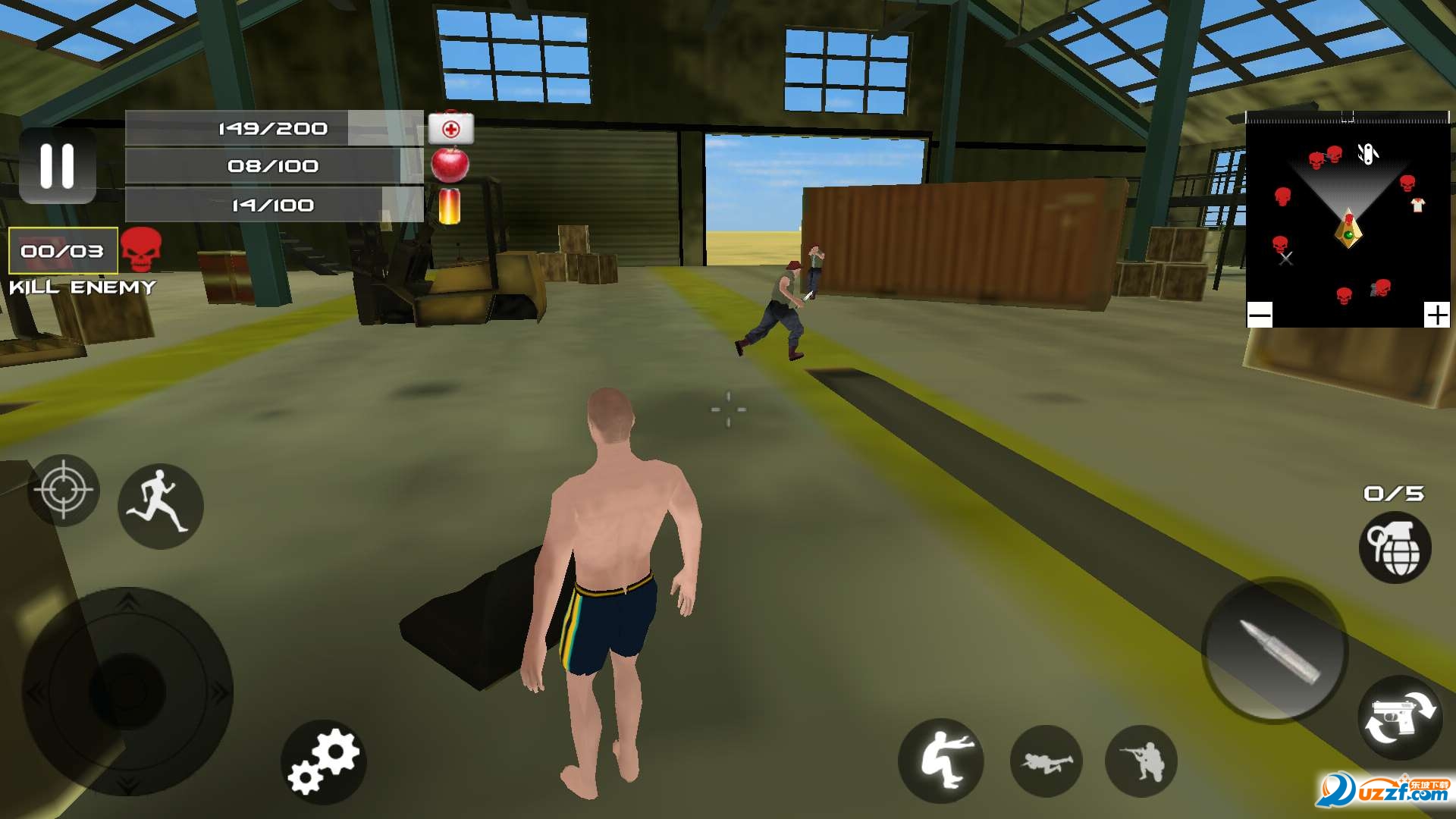Tap the crosshair aim button
Viewport: 1456px width, 819px height.
click(x=64, y=490)
